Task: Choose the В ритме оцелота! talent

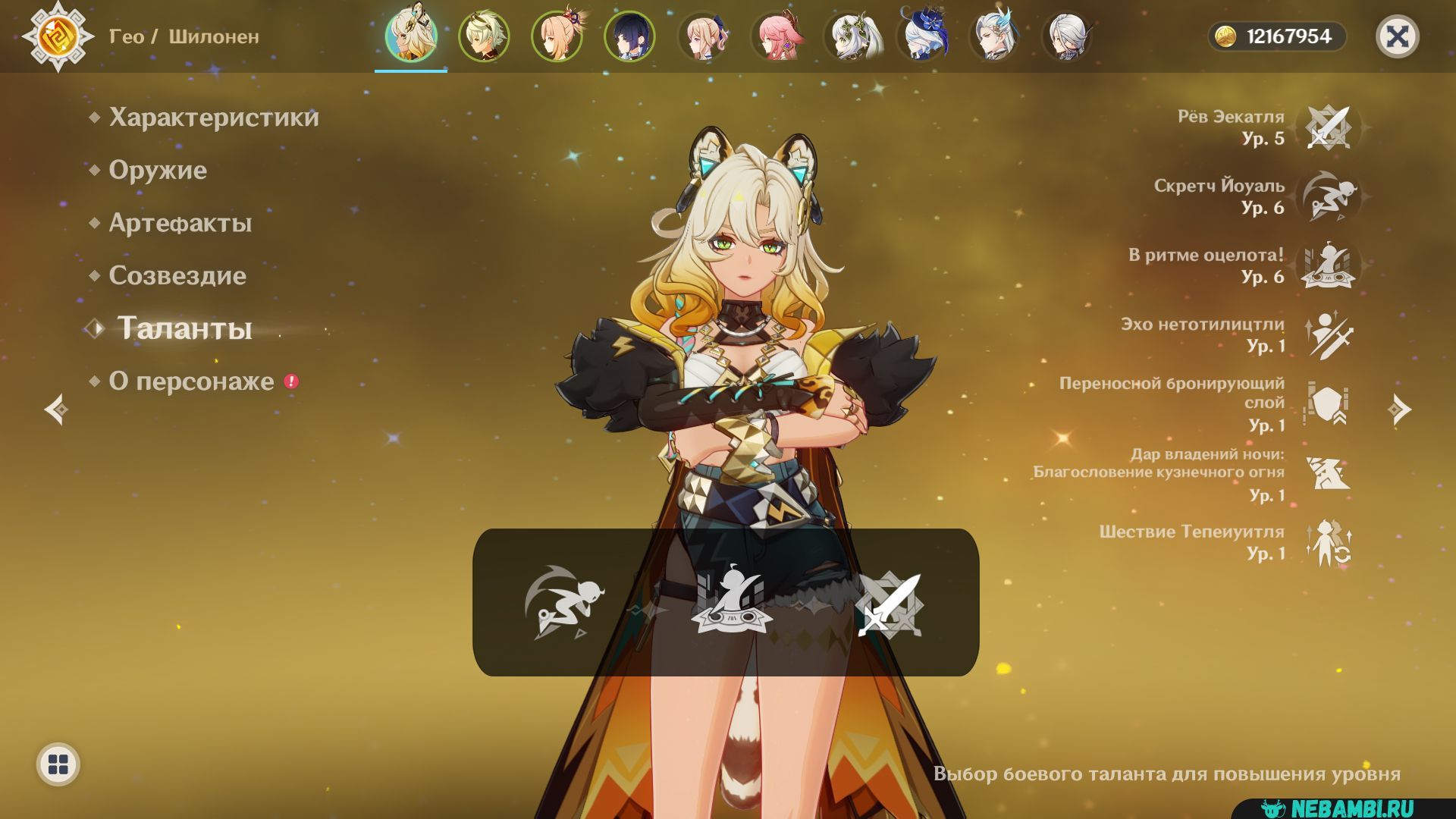Action: point(1329,265)
